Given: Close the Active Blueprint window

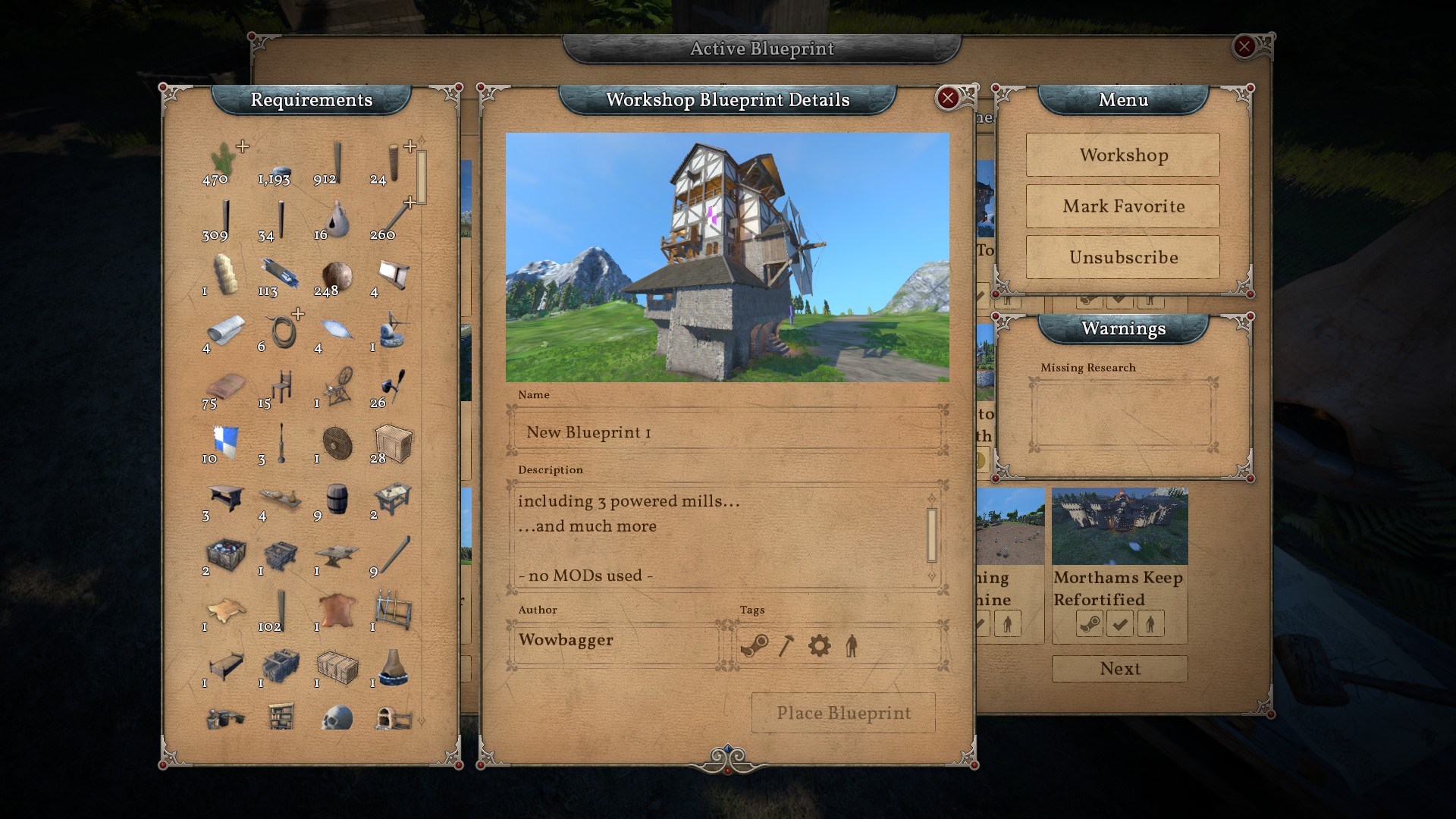Looking at the screenshot, I should click(1244, 47).
